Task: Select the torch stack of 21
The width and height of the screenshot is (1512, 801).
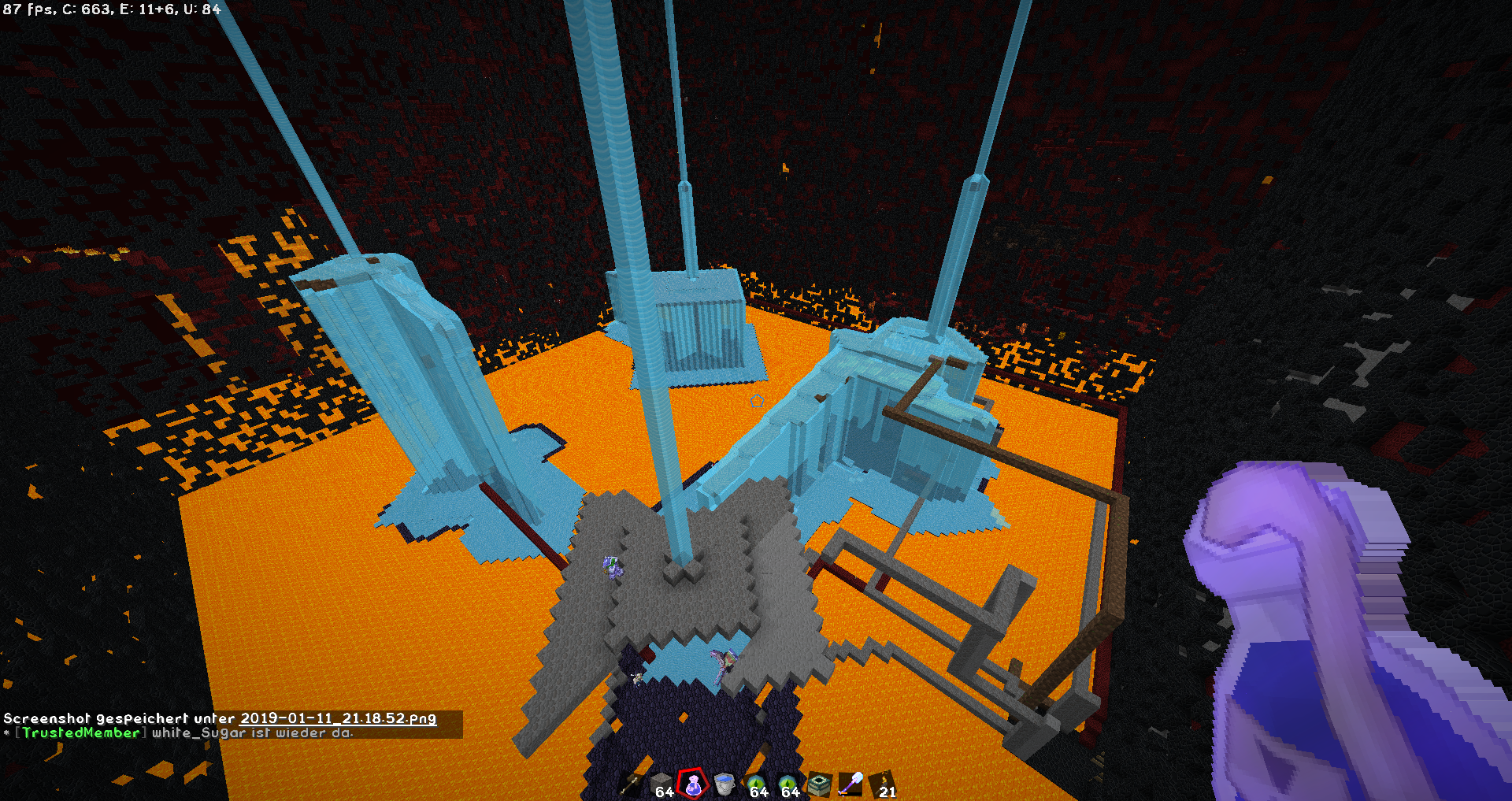Action: pos(883,784)
